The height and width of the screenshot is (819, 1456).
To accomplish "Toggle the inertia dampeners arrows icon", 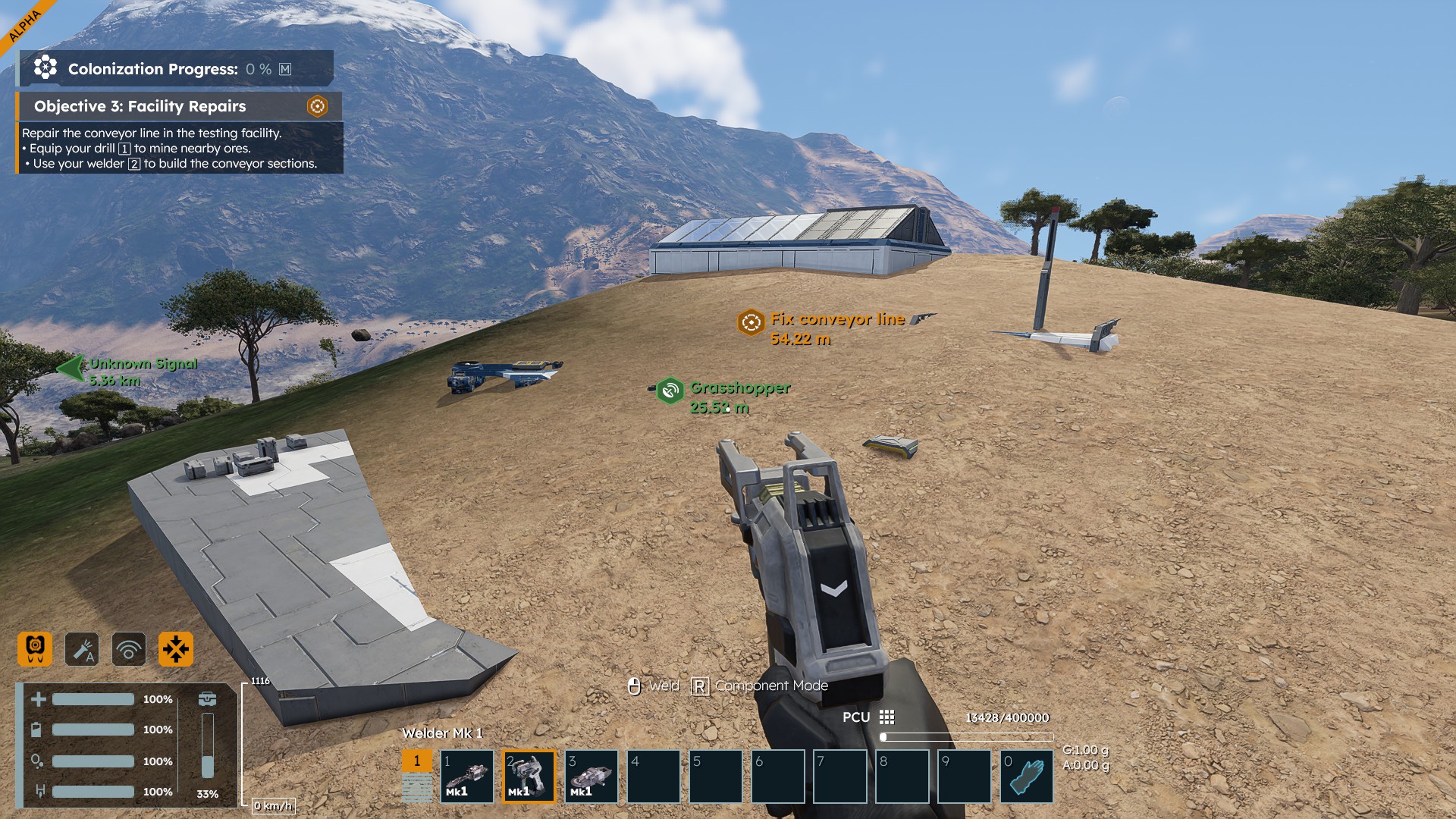I will (176, 649).
